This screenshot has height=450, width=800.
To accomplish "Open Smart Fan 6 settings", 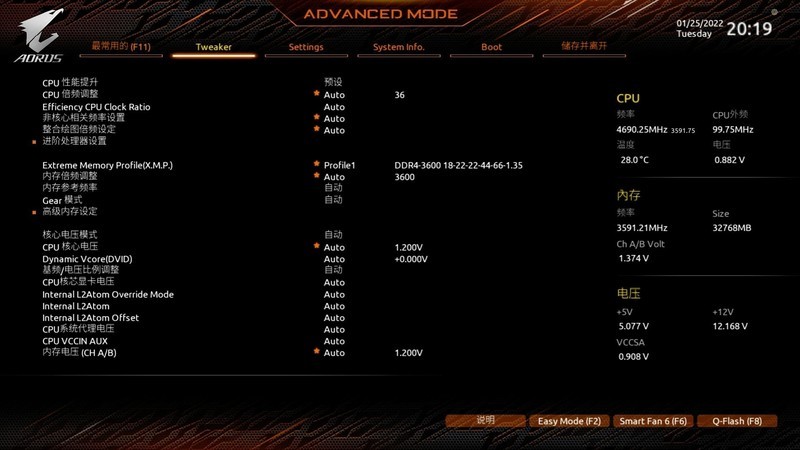I will pos(652,421).
